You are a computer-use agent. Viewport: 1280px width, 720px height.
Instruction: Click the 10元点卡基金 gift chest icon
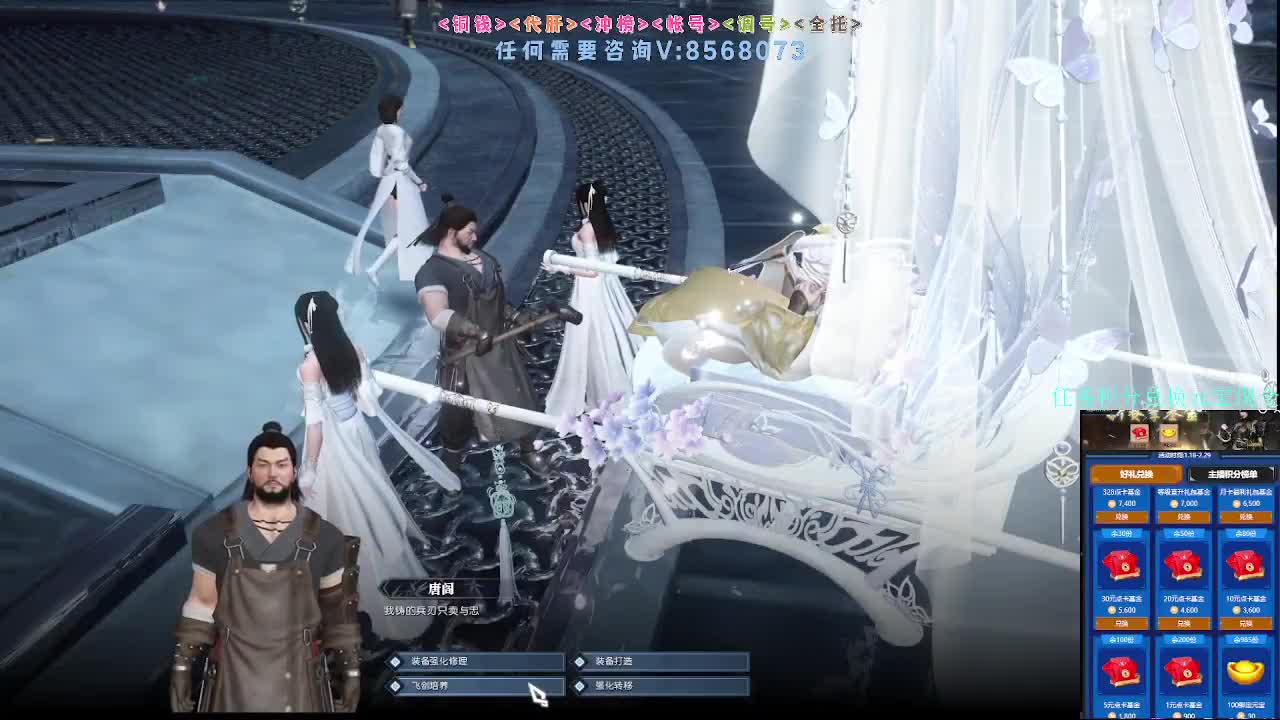[1247, 566]
